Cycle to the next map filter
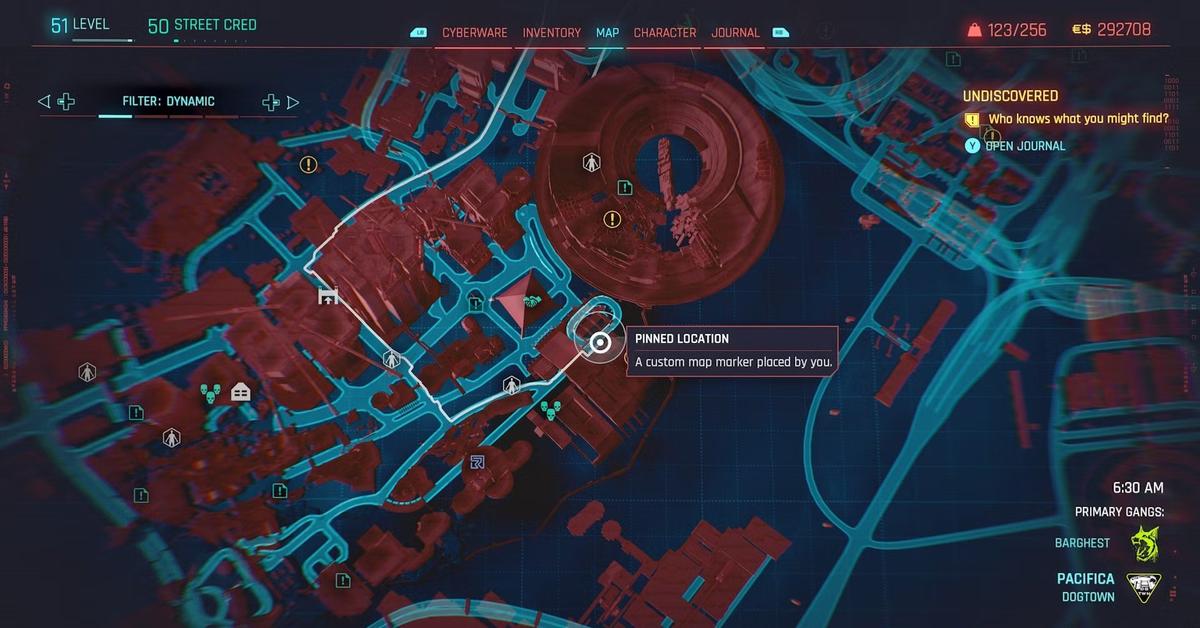This screenshot has width=1200, height=628. click(x=293, y=101)
